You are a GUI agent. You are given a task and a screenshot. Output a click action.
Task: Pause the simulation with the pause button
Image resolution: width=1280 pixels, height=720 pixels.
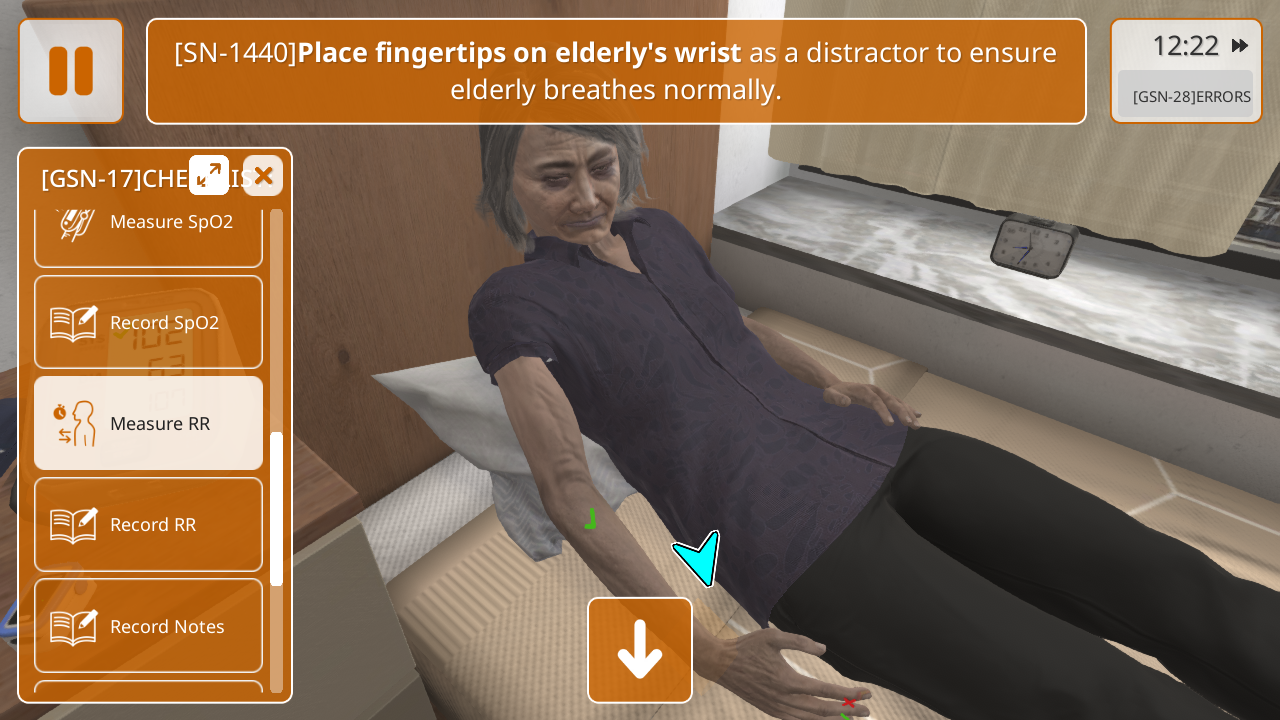pyautogui.click(x=71, y=71)
